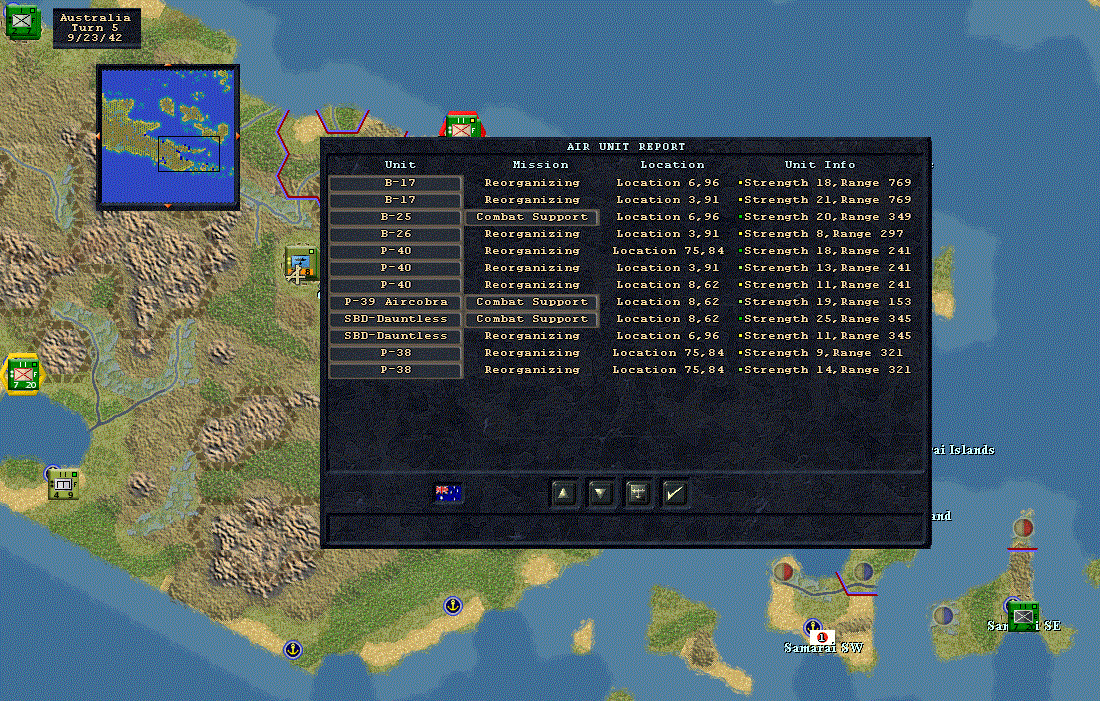Viewport: 1100px width, 701px height.
Task: Pick the P-40 at location 8,62
Action: click(x=396, y=285)
